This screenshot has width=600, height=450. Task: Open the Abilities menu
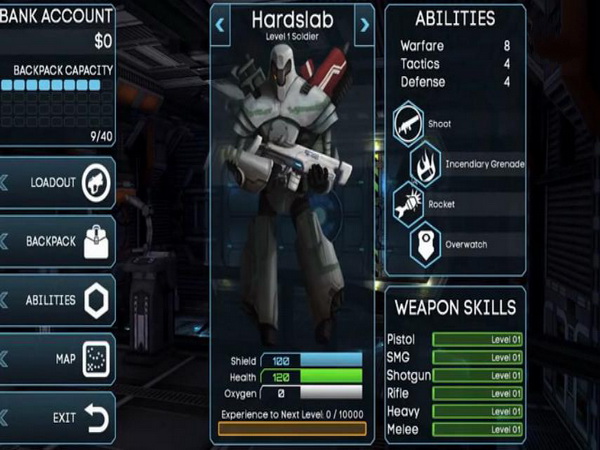58,300
